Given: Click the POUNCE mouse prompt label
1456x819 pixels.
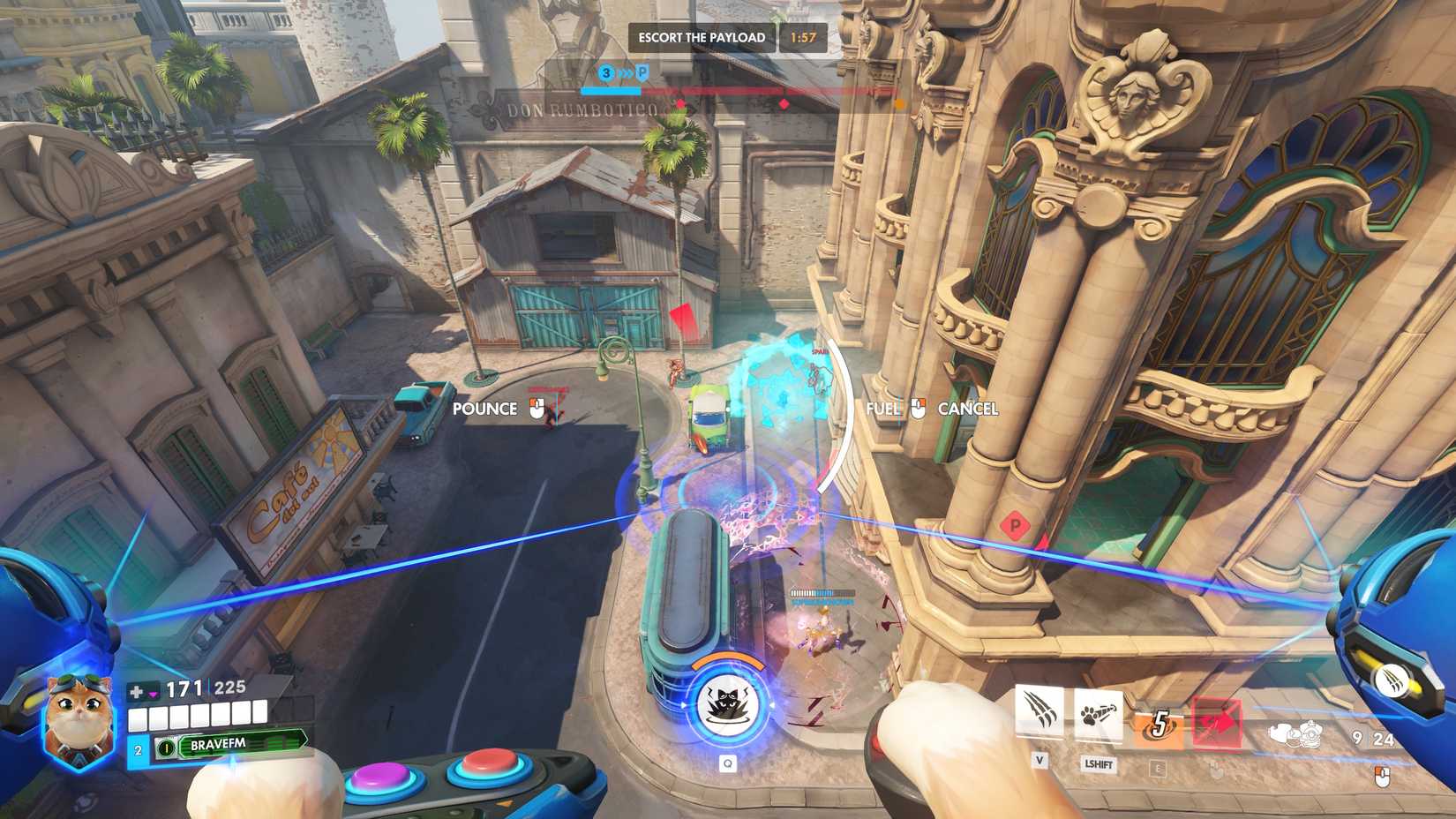Looking at the screenshot, I should [x=484, y=409].
